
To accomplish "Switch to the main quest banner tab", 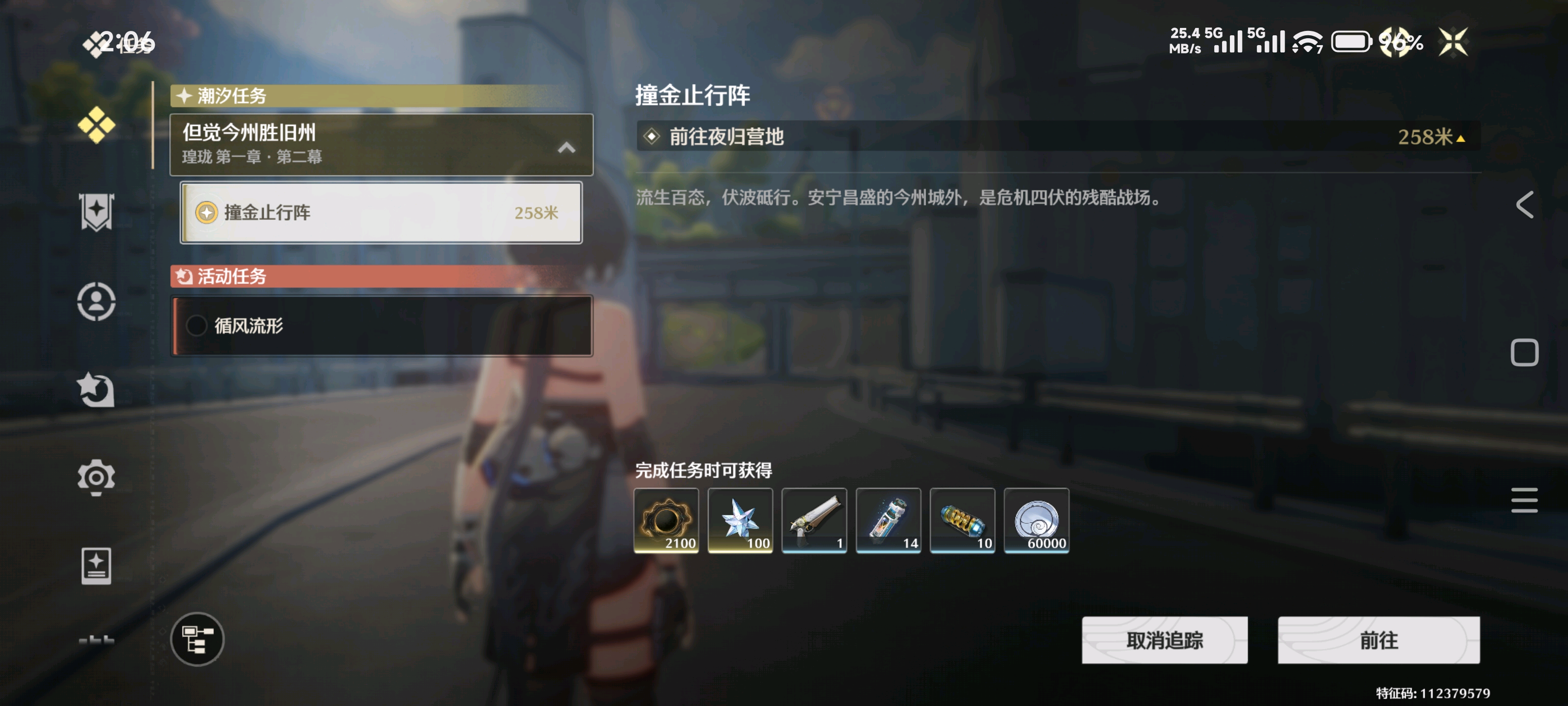I will (x=96, y=213).
